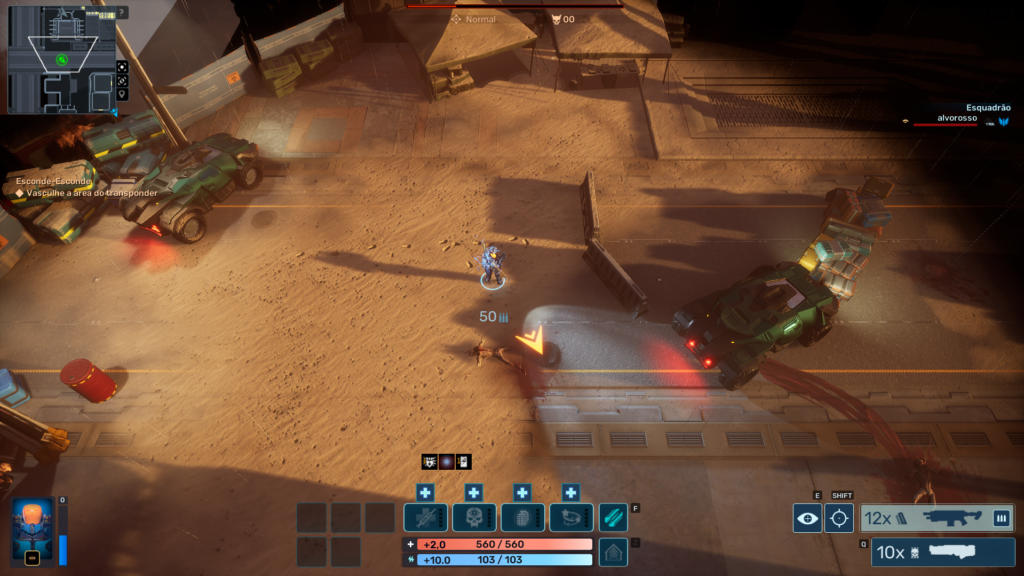
Task: Toggle the minimap view-lock eye button
Action: point(122,80)
